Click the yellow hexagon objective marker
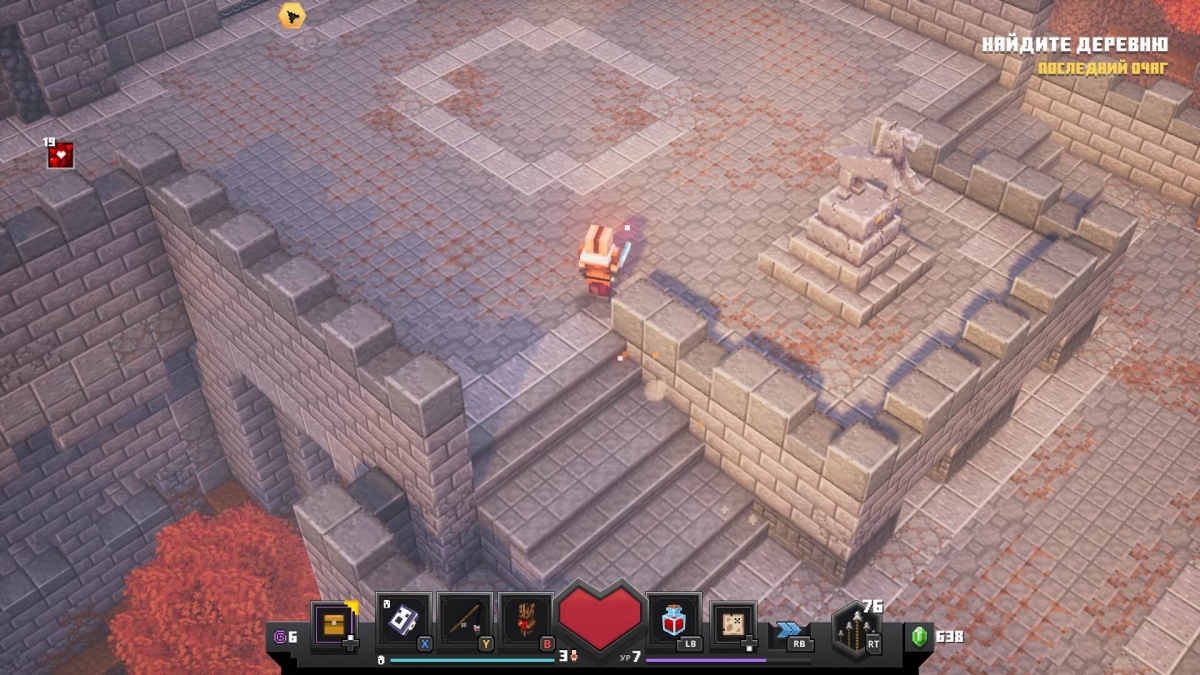 (x=291, y=15)
